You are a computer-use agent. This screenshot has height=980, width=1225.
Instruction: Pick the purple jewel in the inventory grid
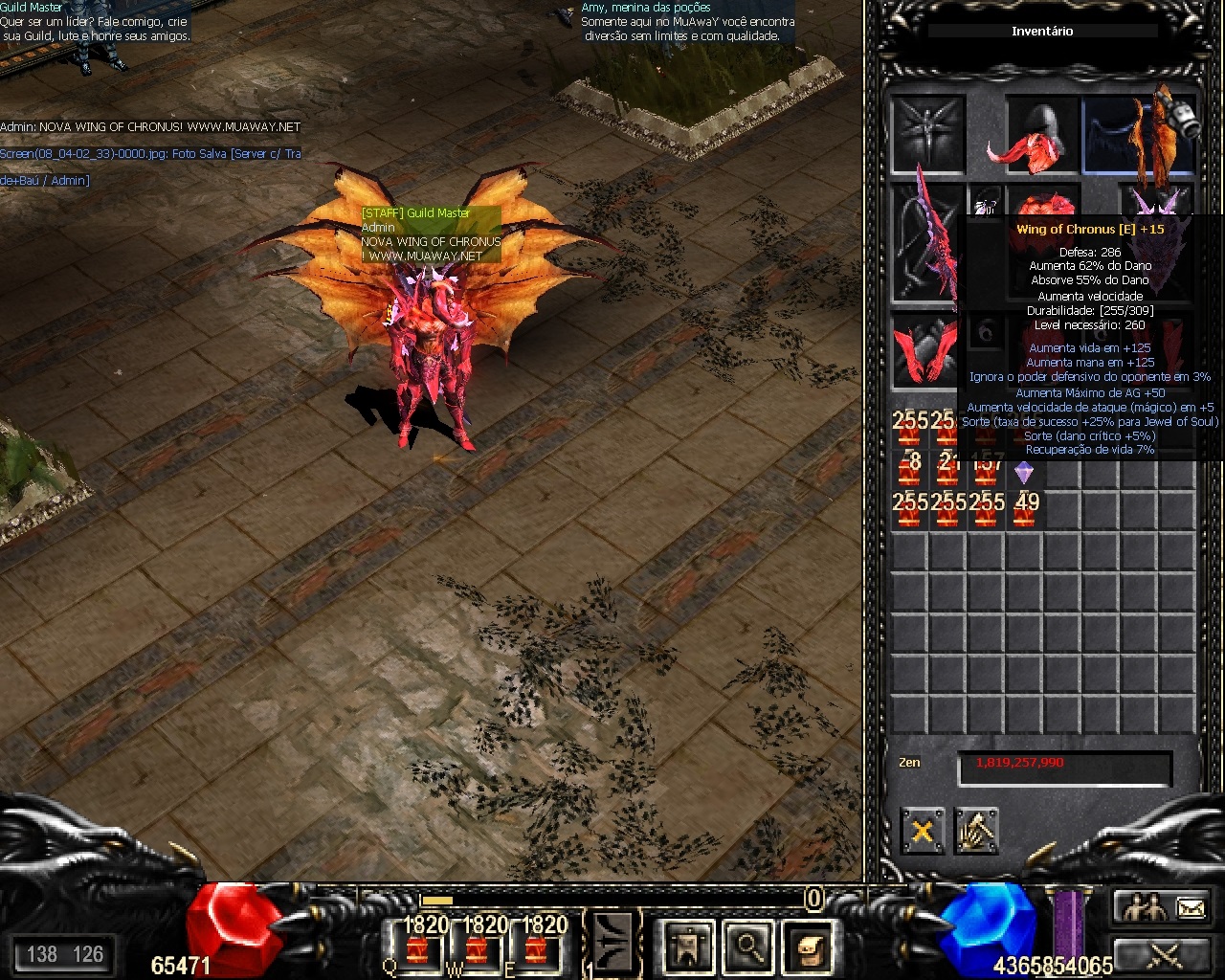[1023, 471]
